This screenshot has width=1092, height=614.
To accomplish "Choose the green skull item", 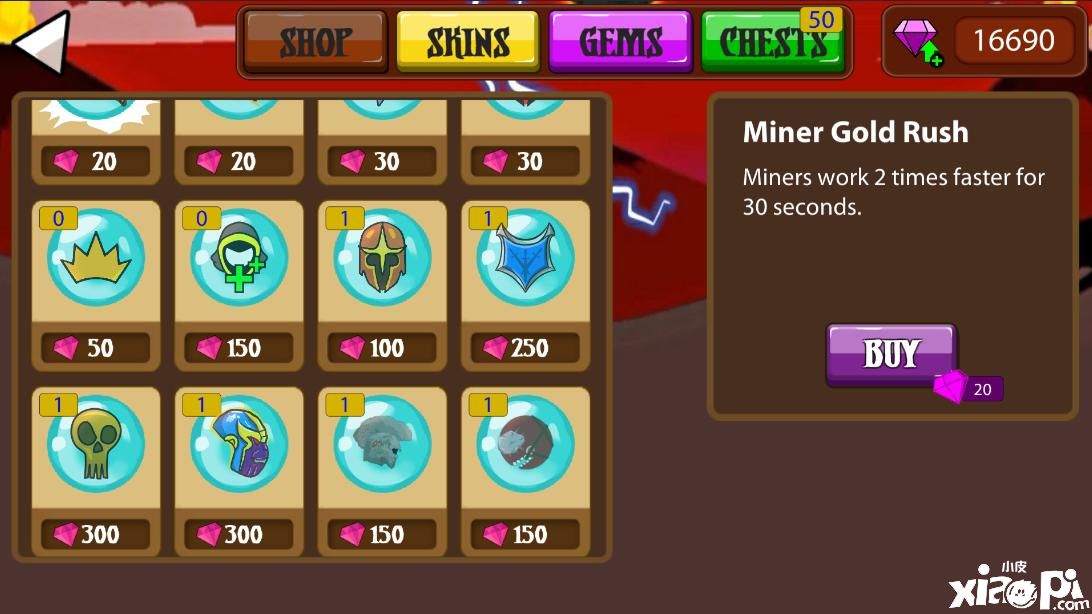I will [x=96, y=445].
